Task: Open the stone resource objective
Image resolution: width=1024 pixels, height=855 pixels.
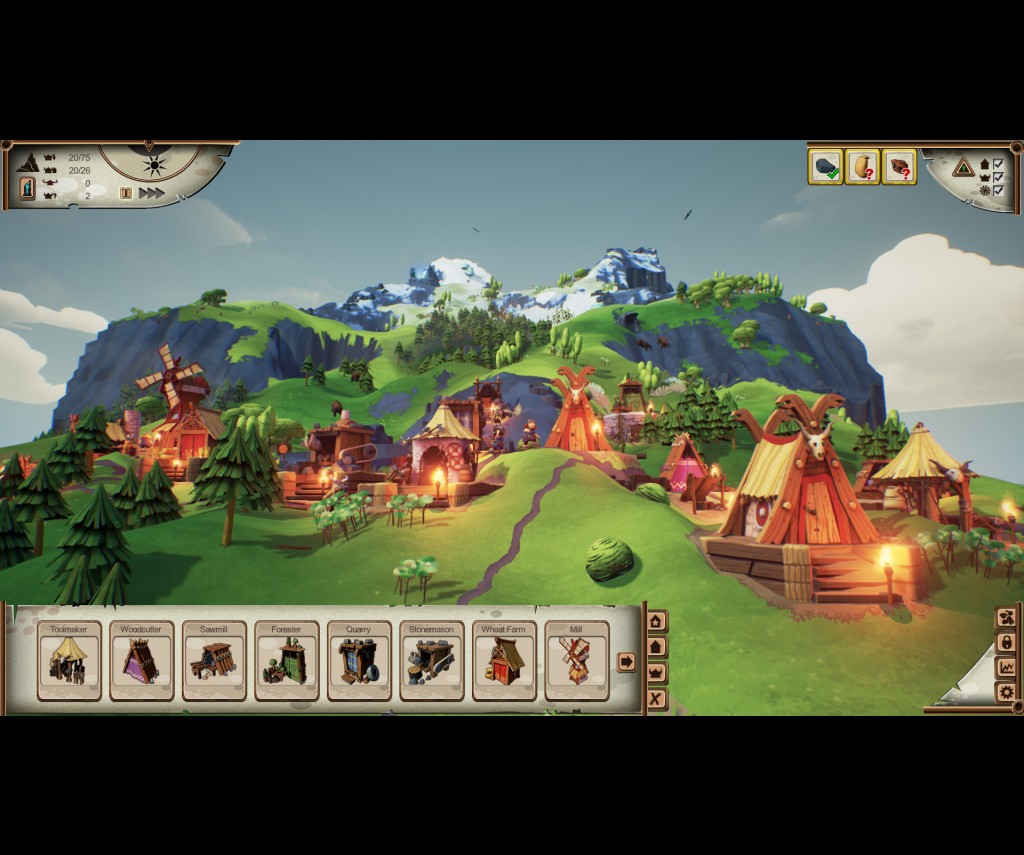Action: (825, 167)
